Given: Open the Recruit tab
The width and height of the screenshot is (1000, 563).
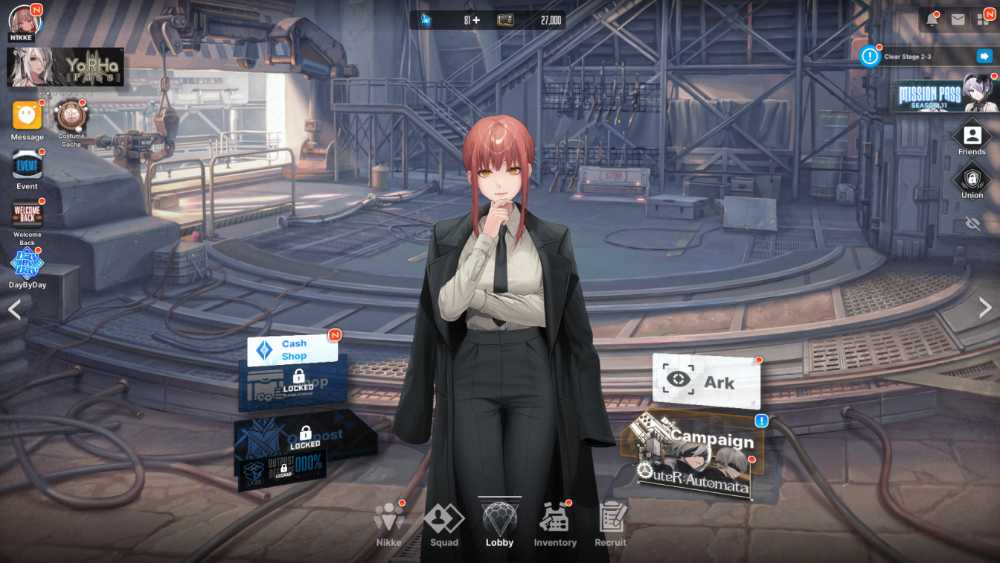Looking at the screenshot, I should click(611, 524).
